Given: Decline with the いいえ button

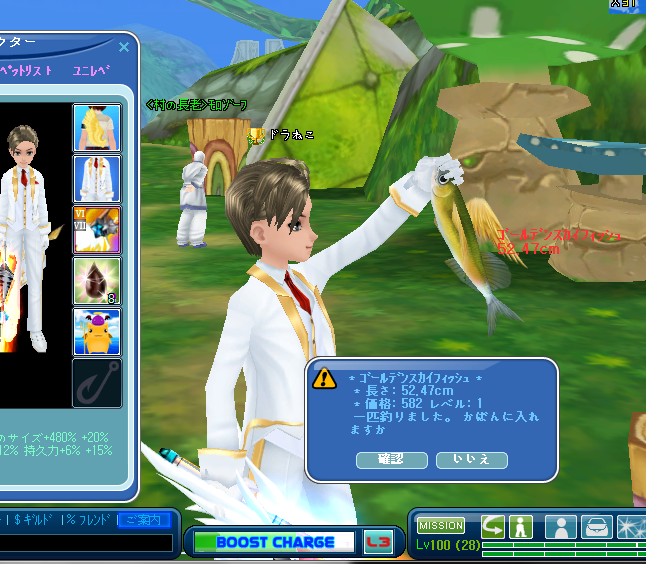Looking at the screenshot, I should [x=471, y=460].
